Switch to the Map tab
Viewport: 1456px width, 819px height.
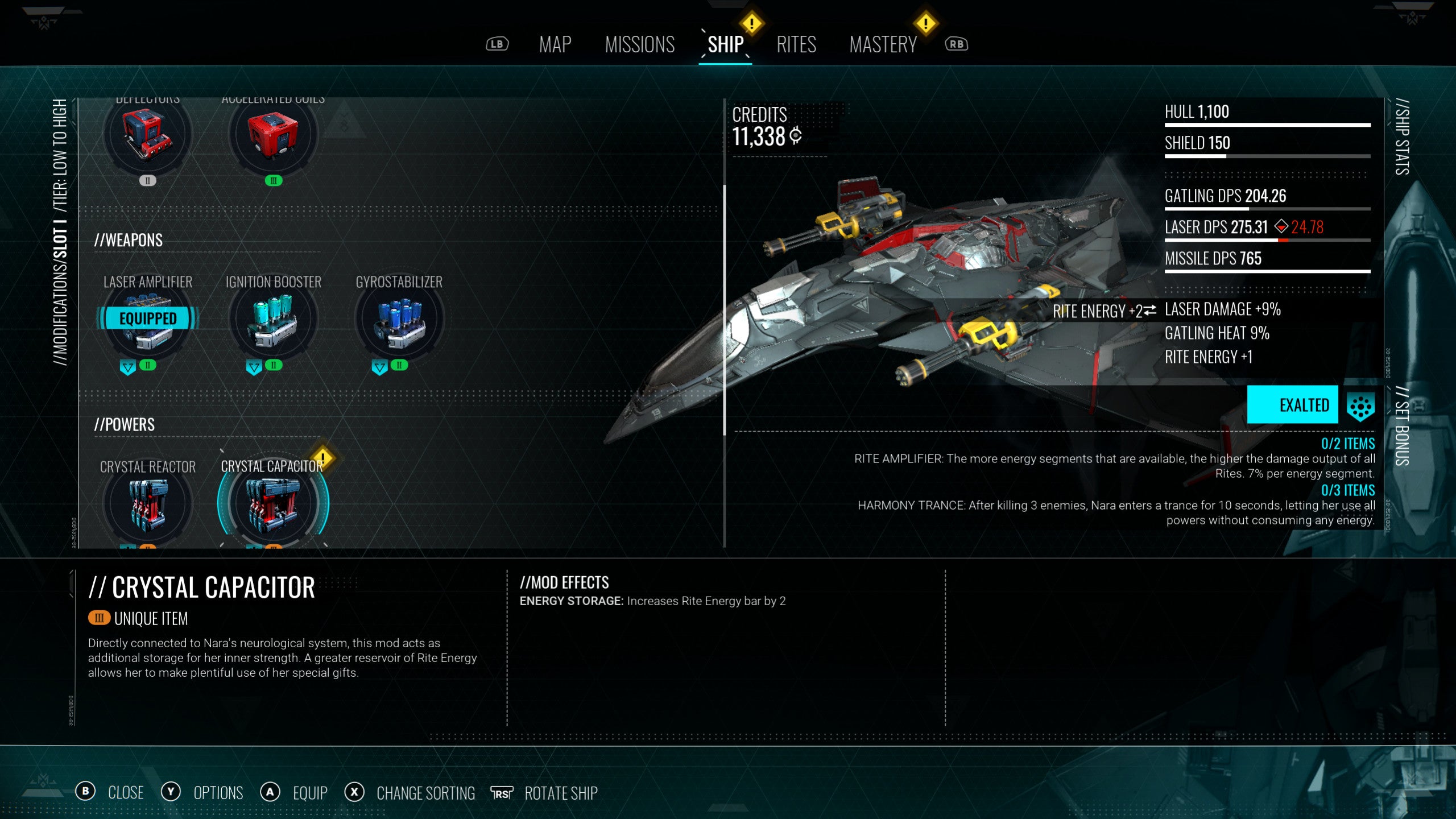pyautogui.click(x=555, y=44)
